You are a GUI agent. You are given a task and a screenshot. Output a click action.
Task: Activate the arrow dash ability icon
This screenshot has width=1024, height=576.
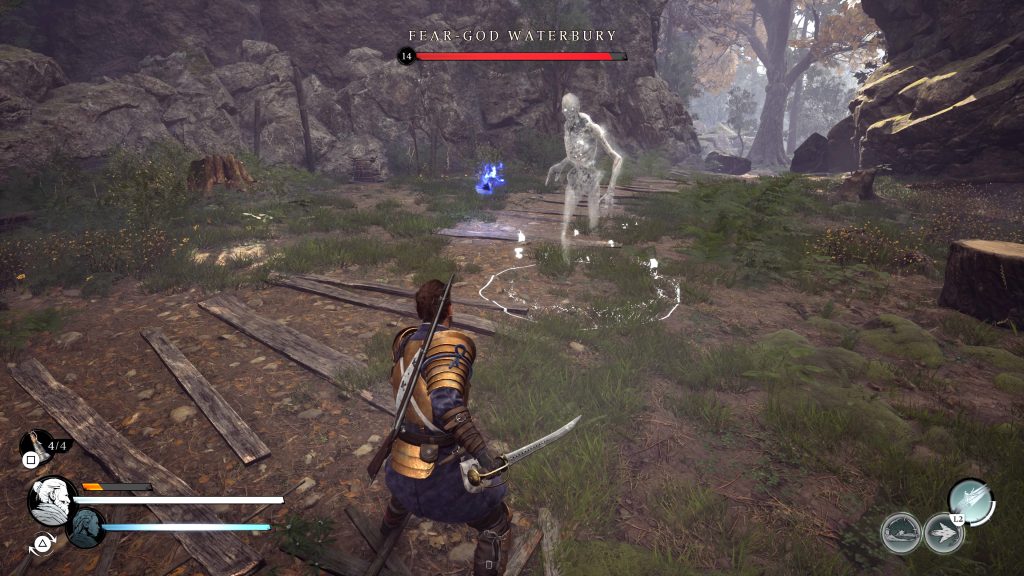[x=943, y=533]
